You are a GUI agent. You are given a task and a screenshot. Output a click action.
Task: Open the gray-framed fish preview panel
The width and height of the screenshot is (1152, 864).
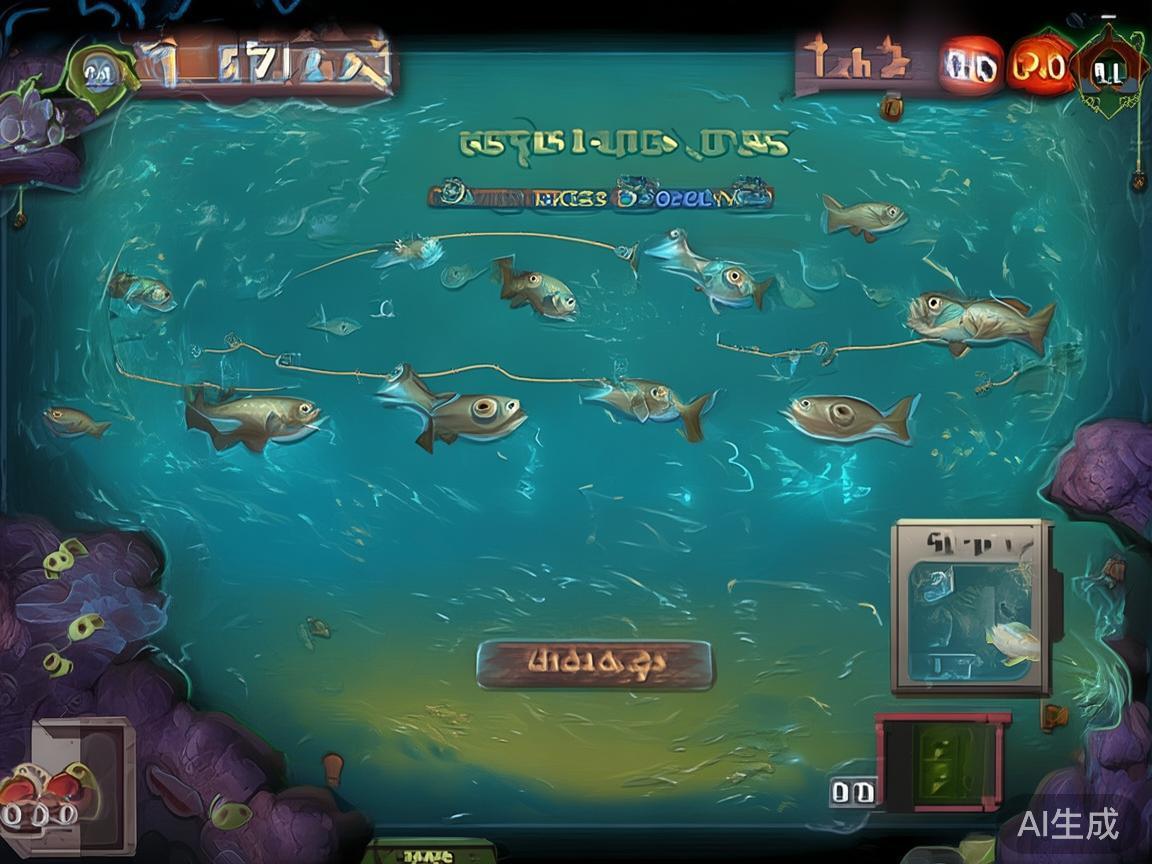tap(971, 607)
